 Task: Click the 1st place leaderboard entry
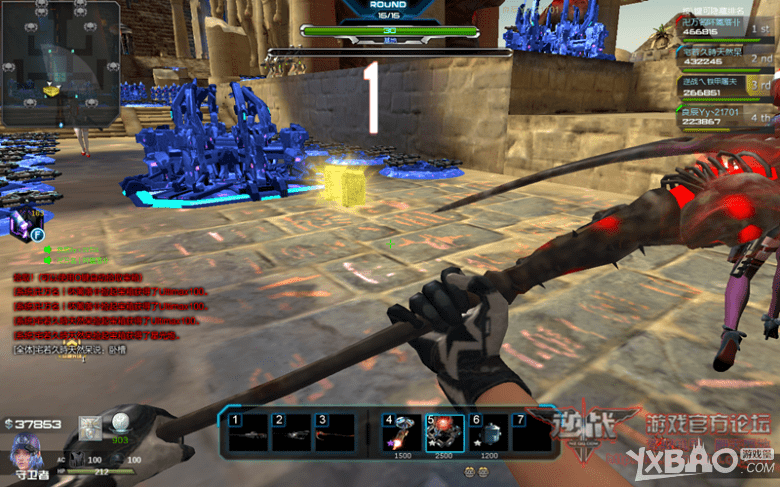[724, 27]
